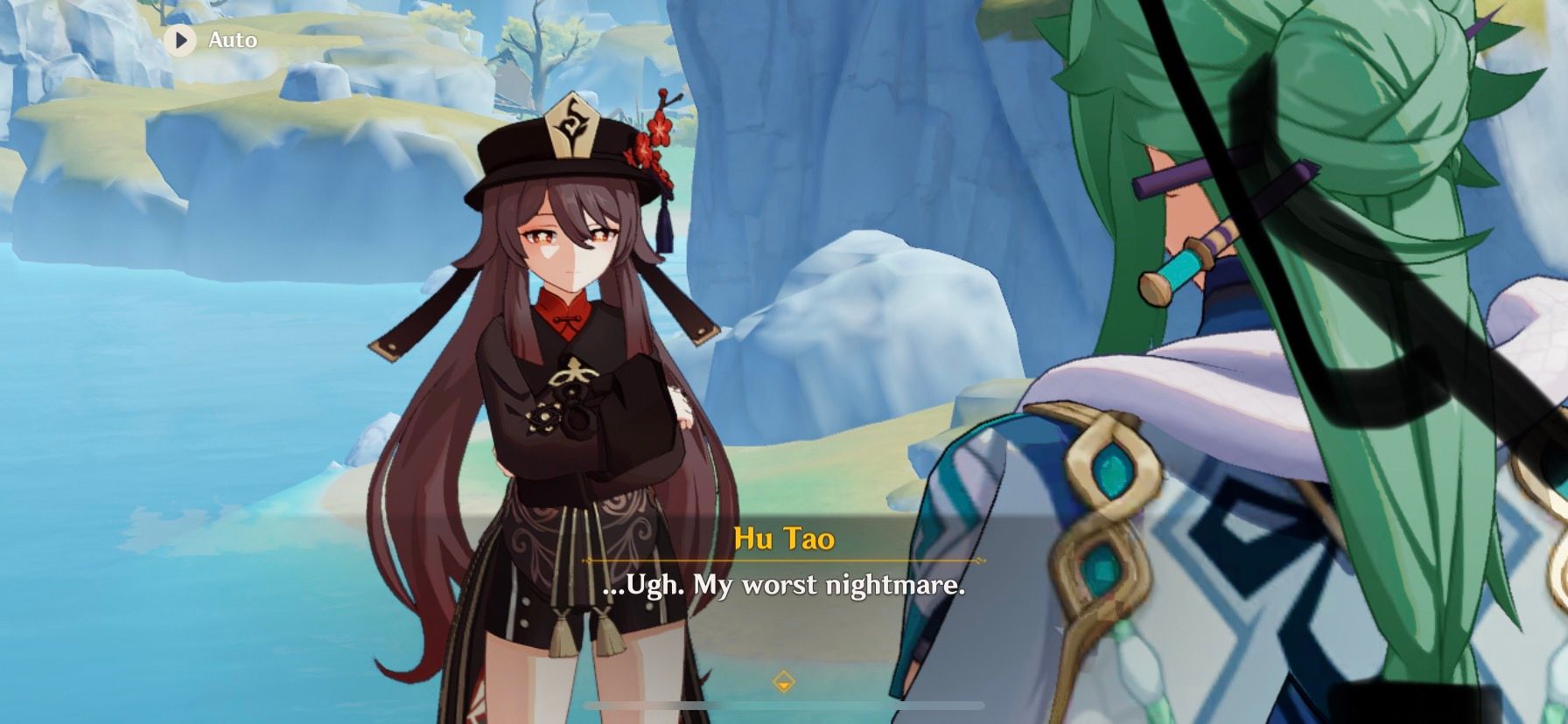Tap the circular play button background
1568x724 pixels.
pyautogui.click(x=181, y=38)
